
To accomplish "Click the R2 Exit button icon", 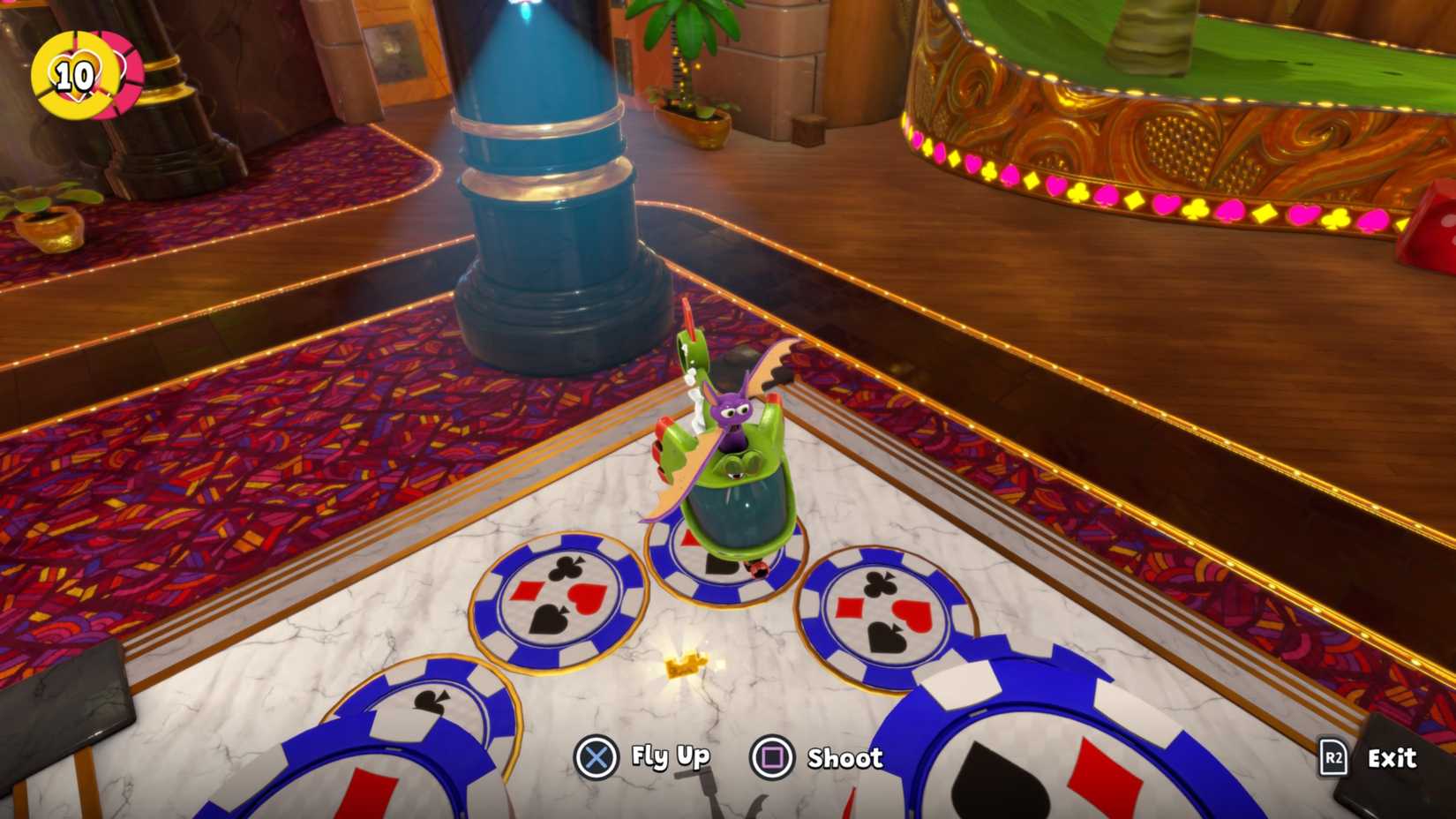I will tap(1332, 757).
